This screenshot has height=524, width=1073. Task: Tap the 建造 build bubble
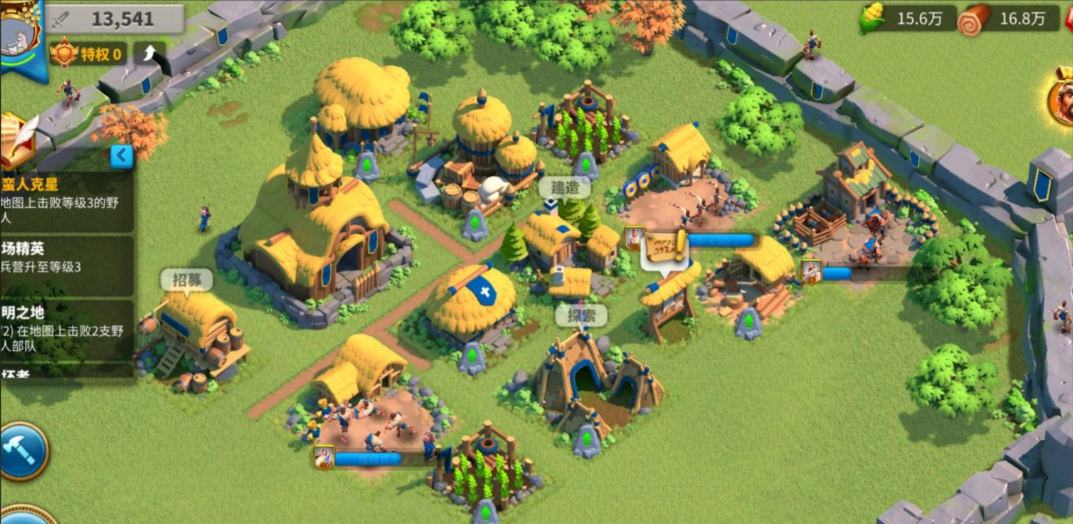point(564,188)
